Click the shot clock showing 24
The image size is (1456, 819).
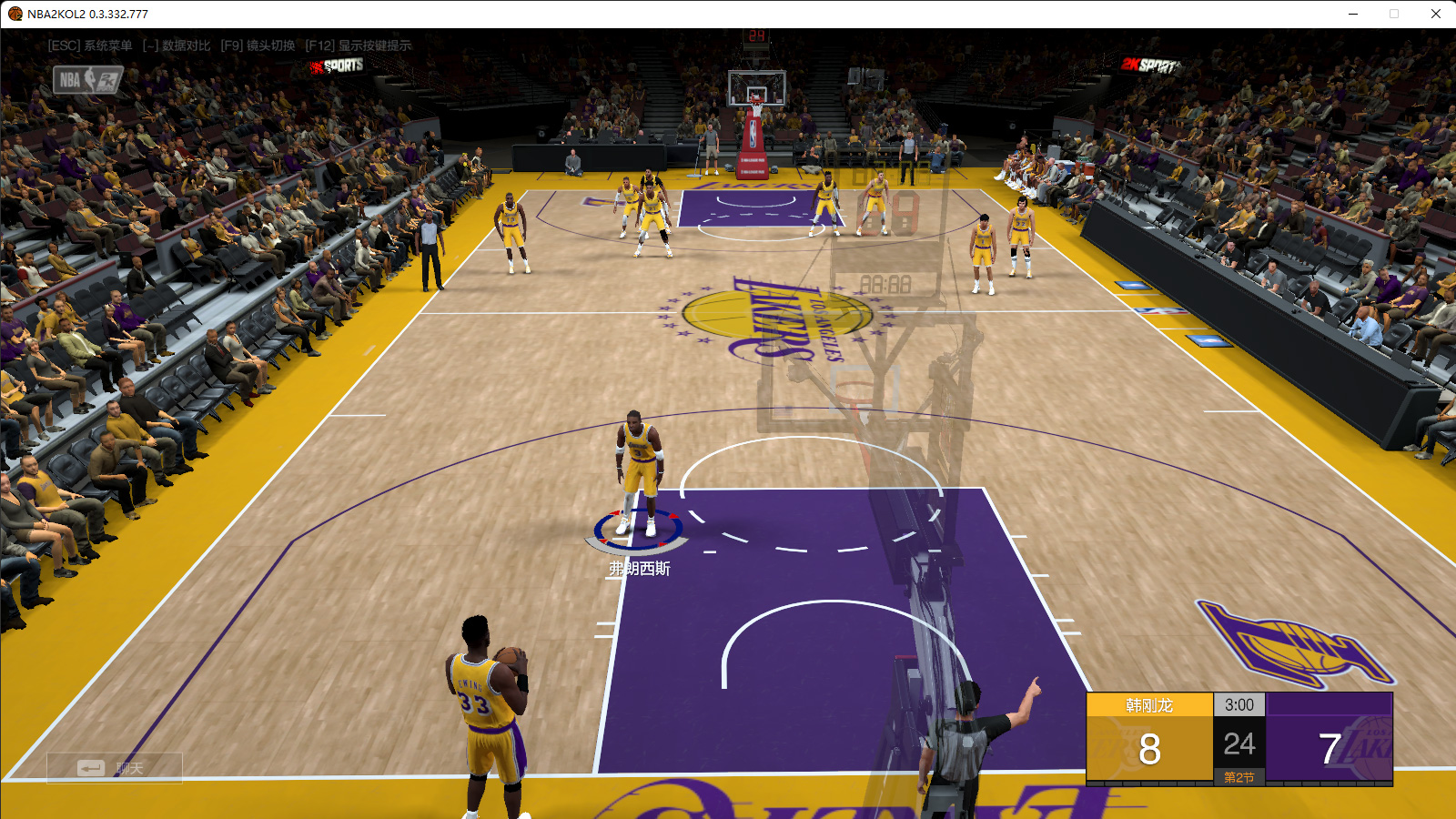pyautogui.click(x=1240, y=743)
